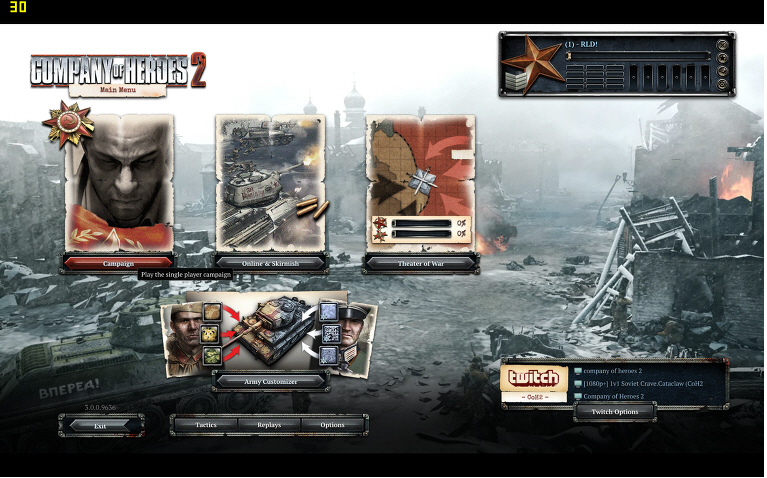Open the lowercase 'company of heroes 2' stream
This screenshot has width=767, height=478.
click(x=613, y=370)
